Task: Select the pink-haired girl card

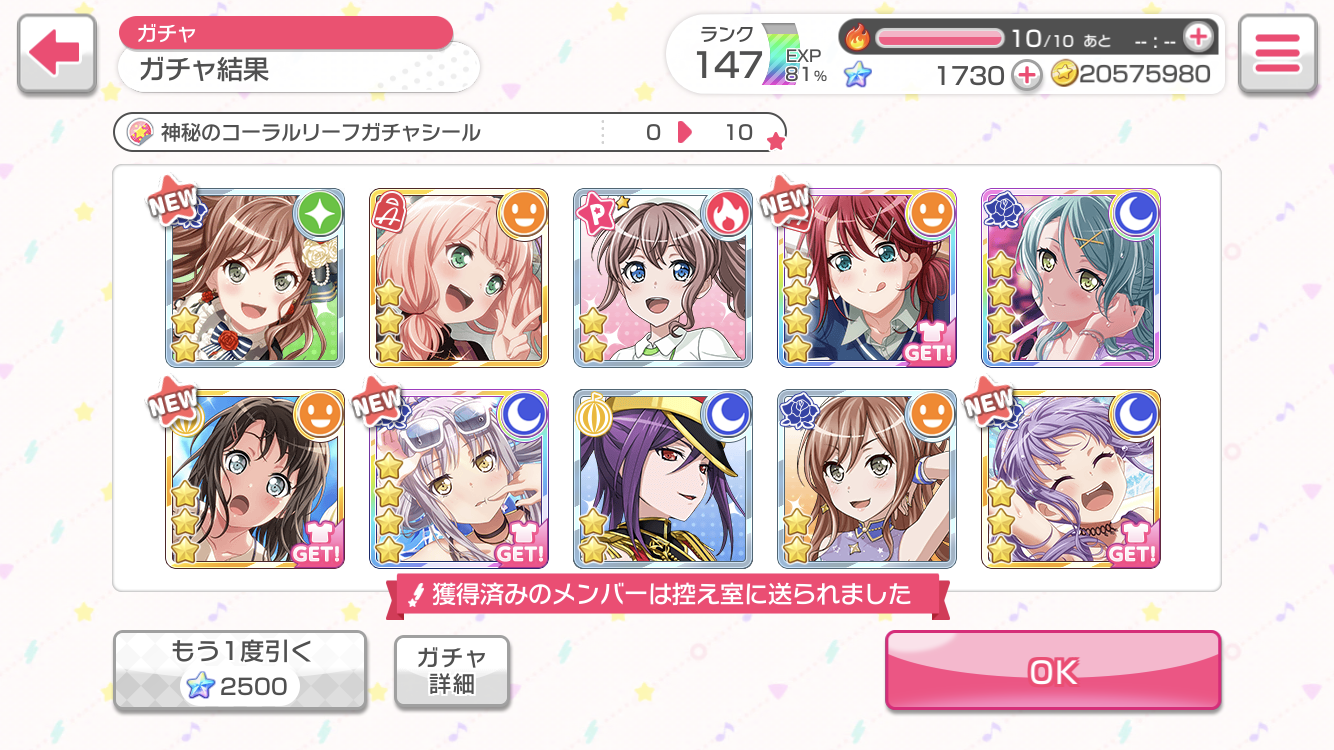Action: pos(459,277)
